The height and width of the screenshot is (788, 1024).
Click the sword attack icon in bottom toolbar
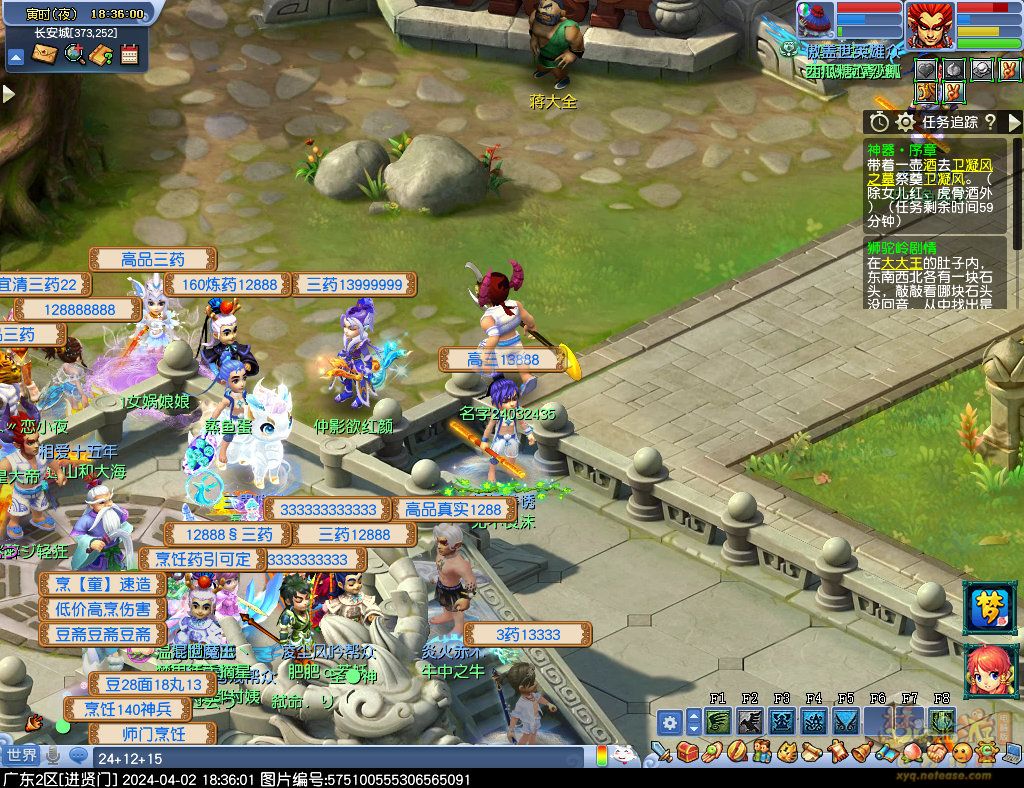point(660,750)
